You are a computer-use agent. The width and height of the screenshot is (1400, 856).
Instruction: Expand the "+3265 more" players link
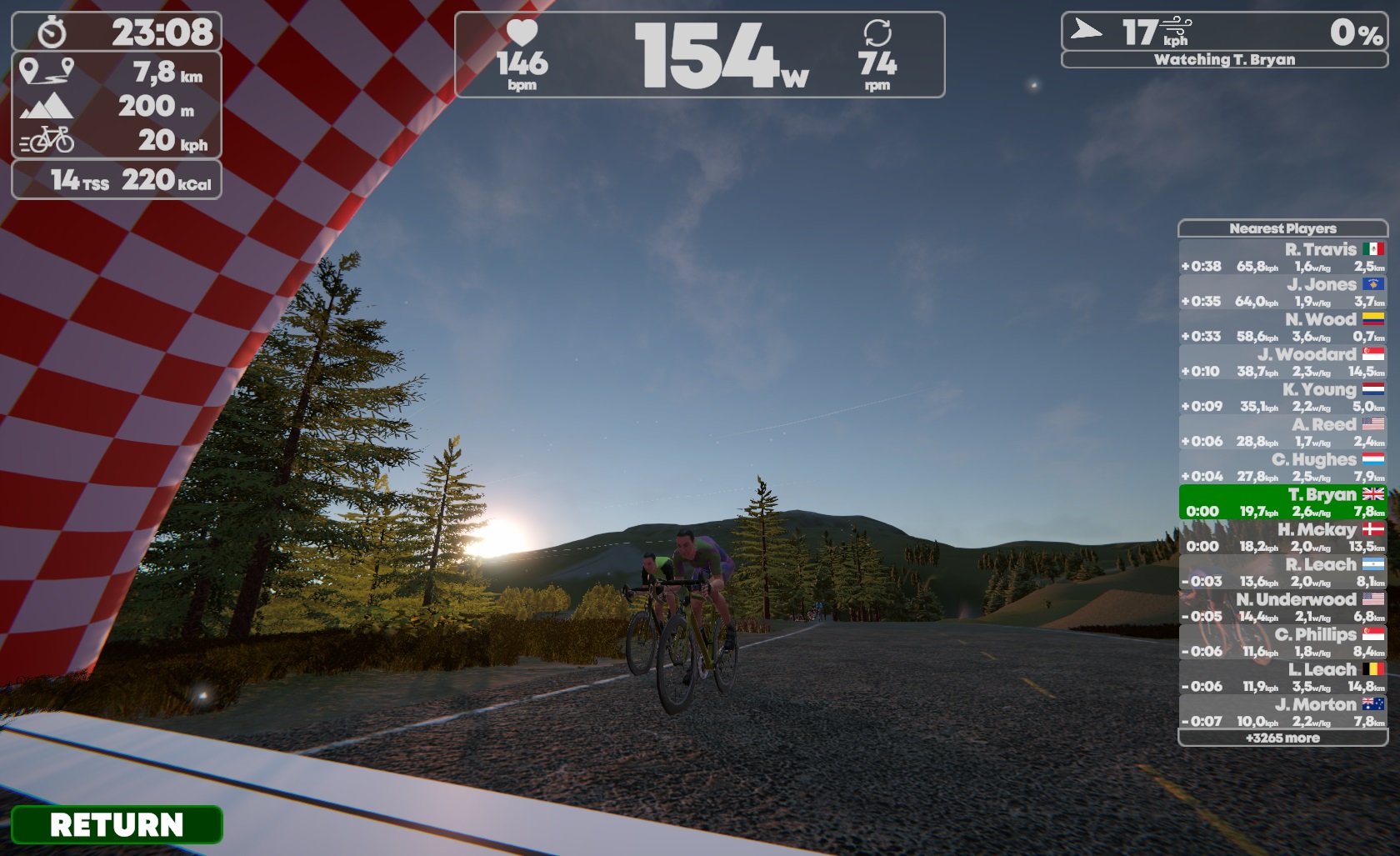(x=1282, y=738)
